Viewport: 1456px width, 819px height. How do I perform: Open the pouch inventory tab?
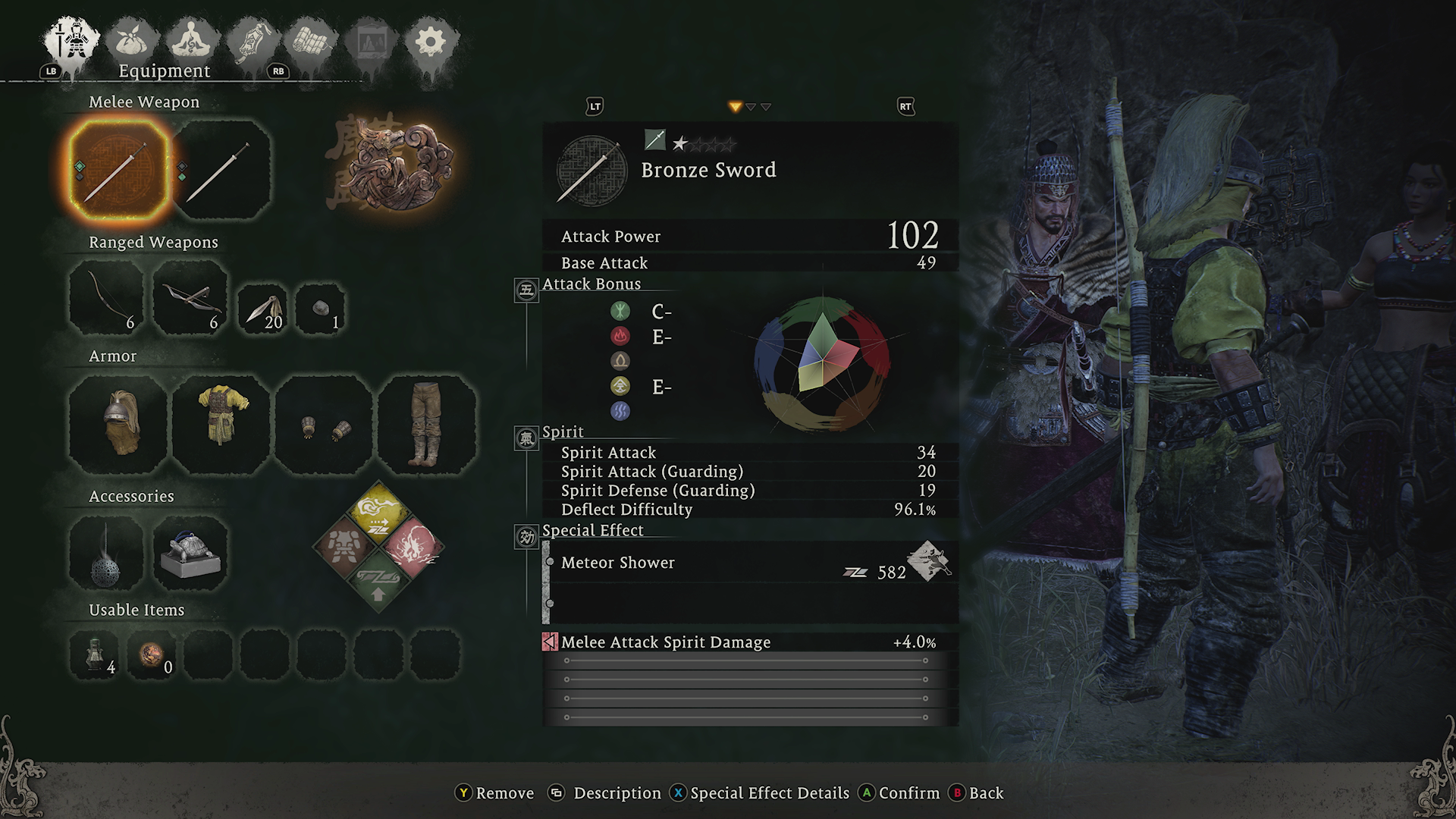click(x=132, y=42)
